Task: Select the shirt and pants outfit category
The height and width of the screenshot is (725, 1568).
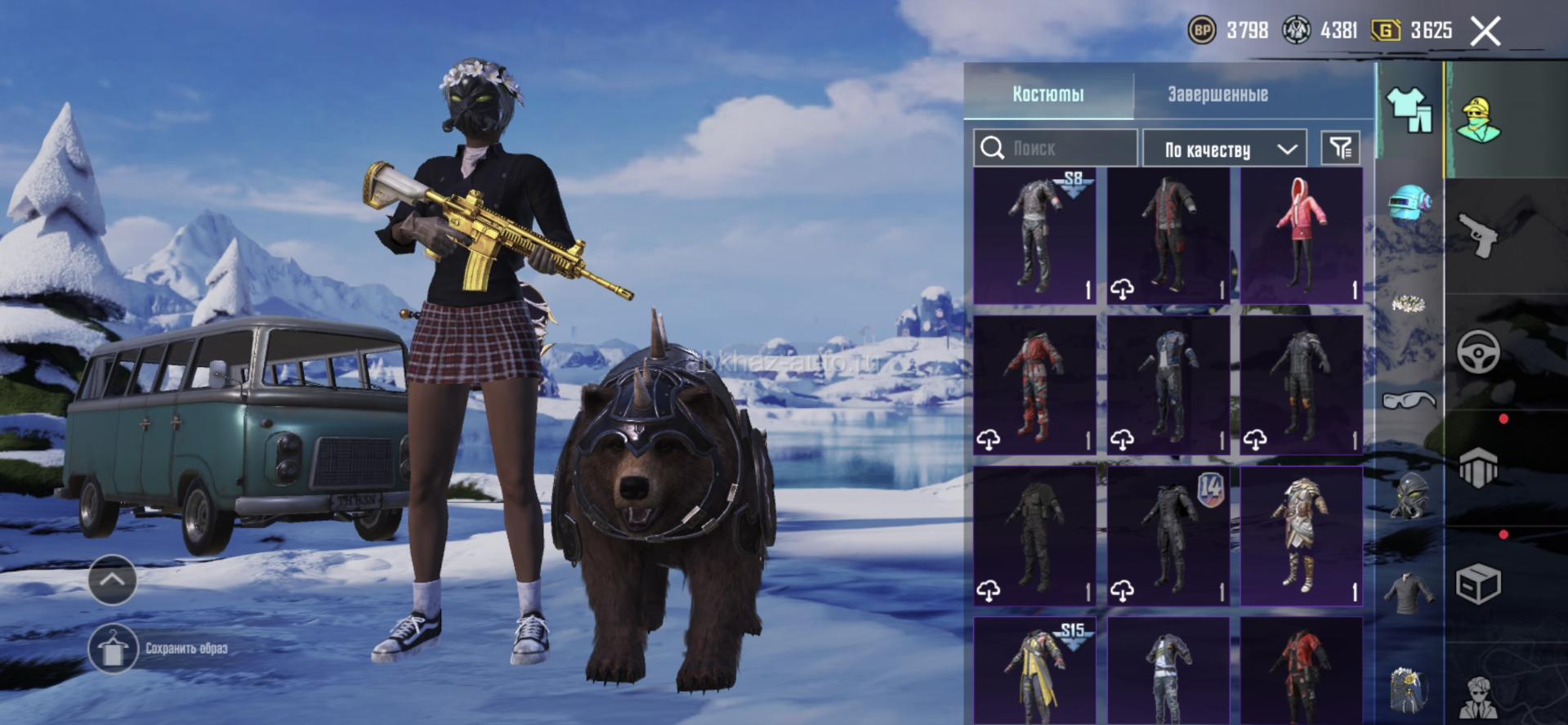Action: [1409, 110]
